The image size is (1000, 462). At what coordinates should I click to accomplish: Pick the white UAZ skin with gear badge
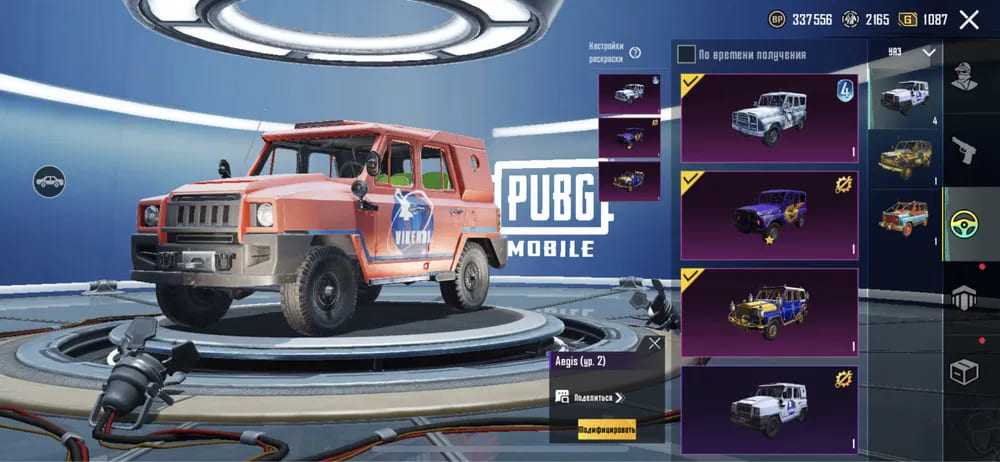[768, 409]
